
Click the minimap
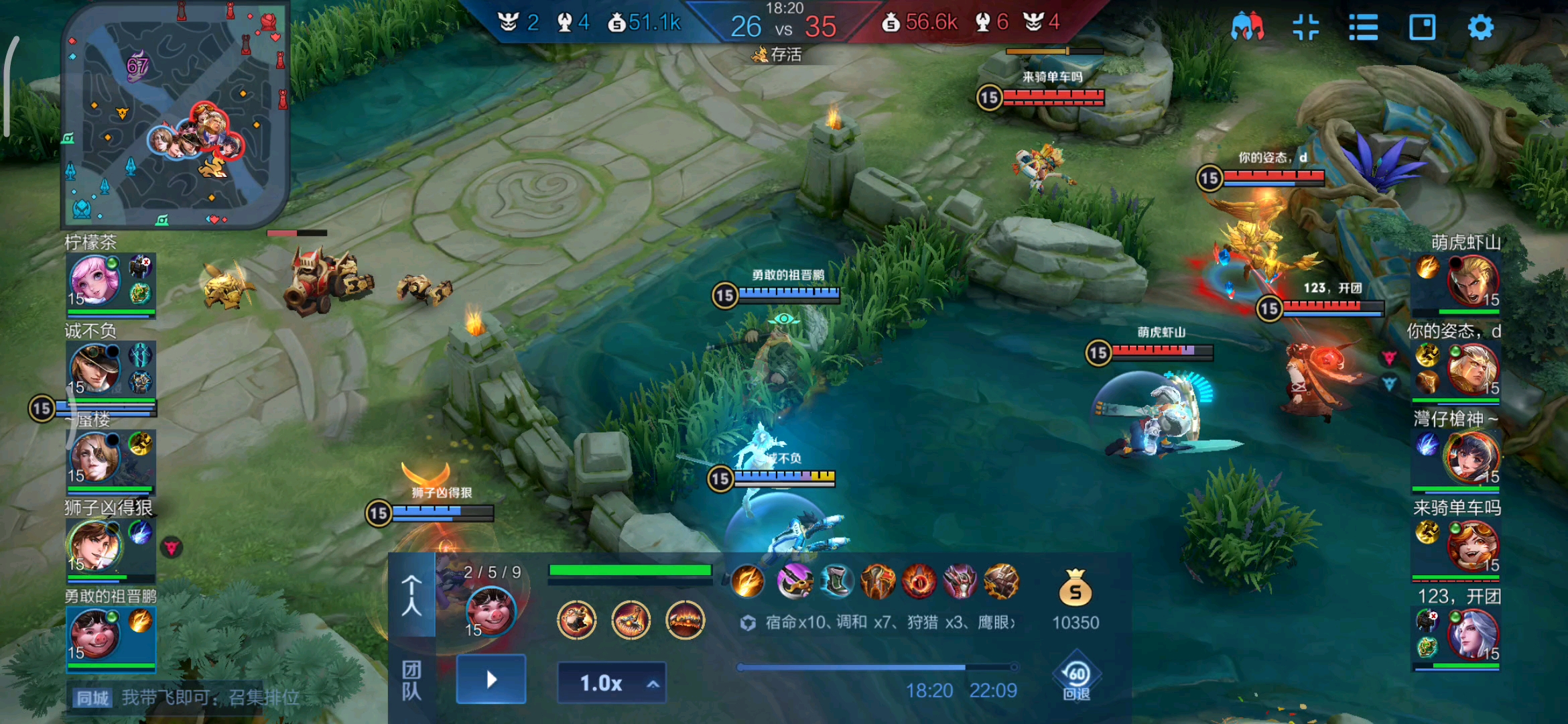[176, 114]
